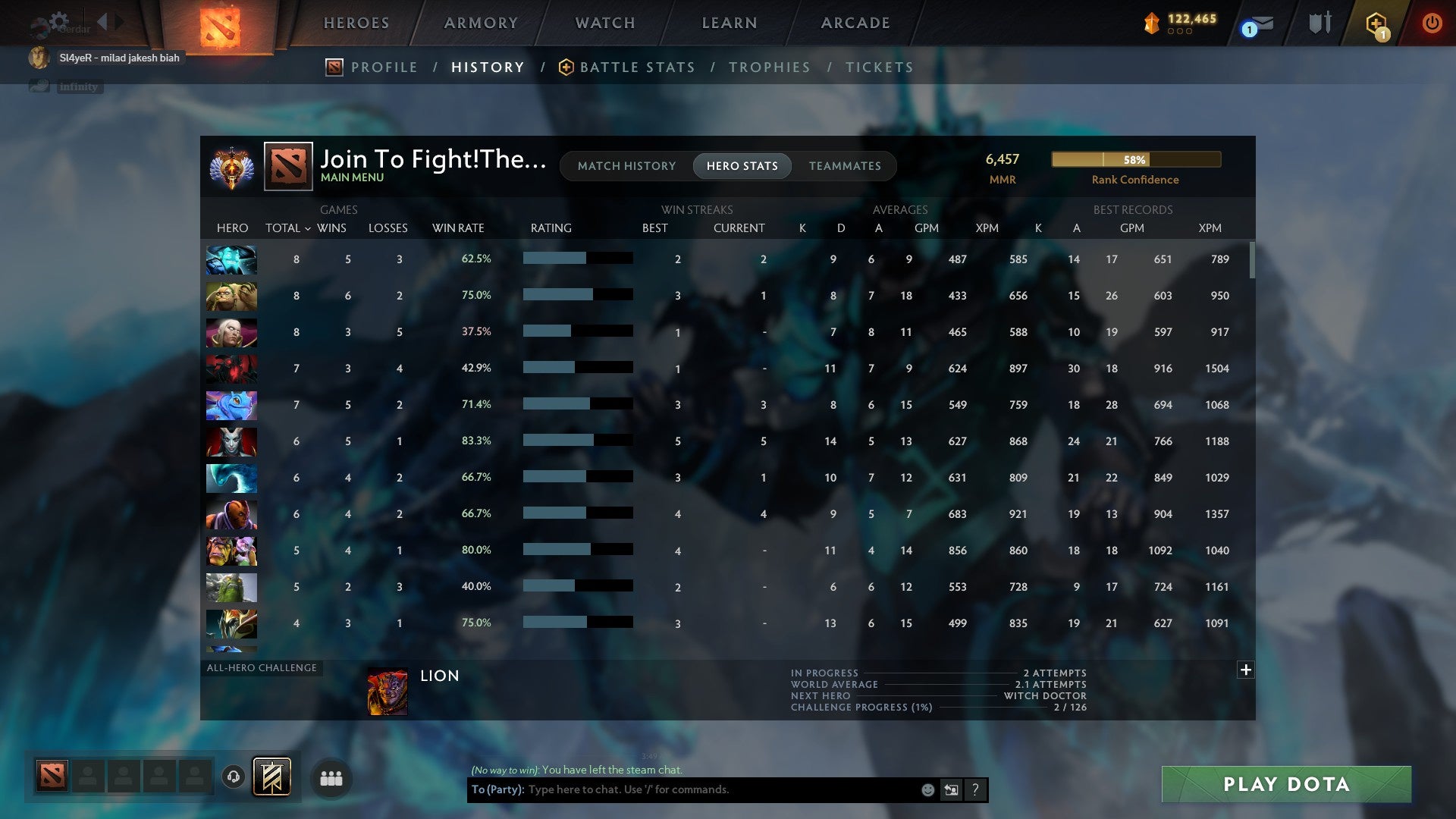The width and height of the screenshot is (1456, 819).
Task: Click the chat help question mark icon
Action: pyautogui.click(x=974, y=789)
